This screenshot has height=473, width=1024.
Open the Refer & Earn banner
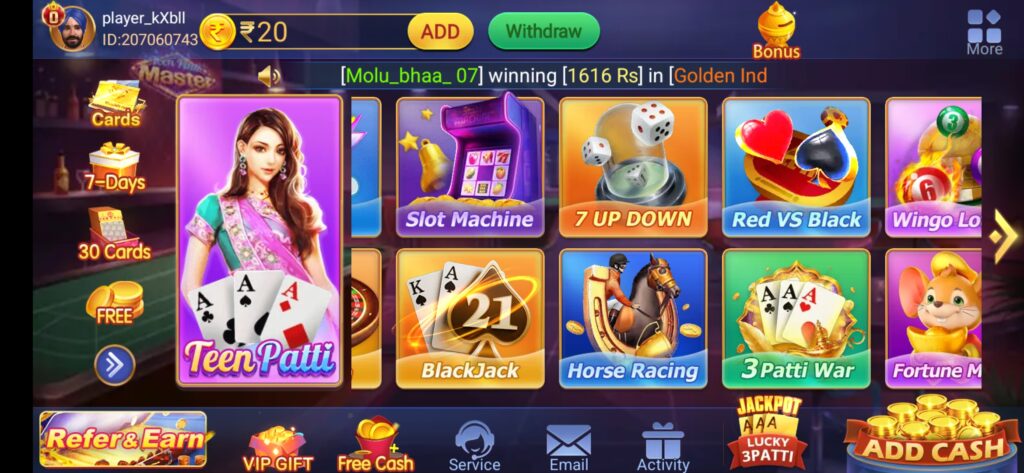tap(123, 438)
